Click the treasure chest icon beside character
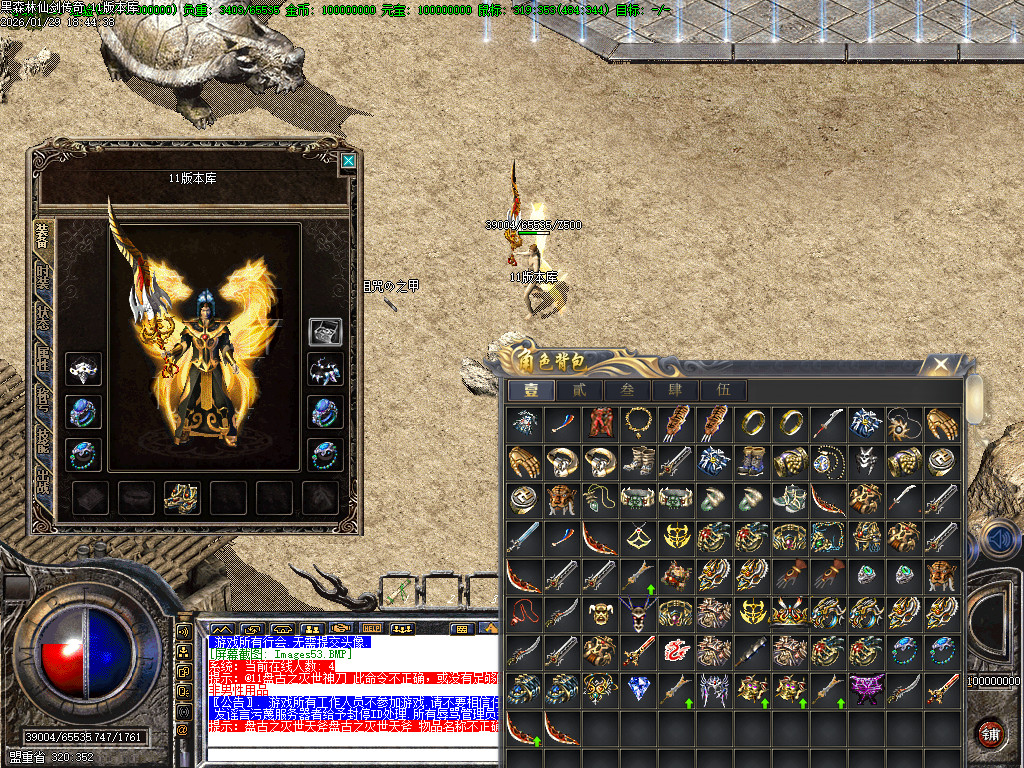 (325, 332)
